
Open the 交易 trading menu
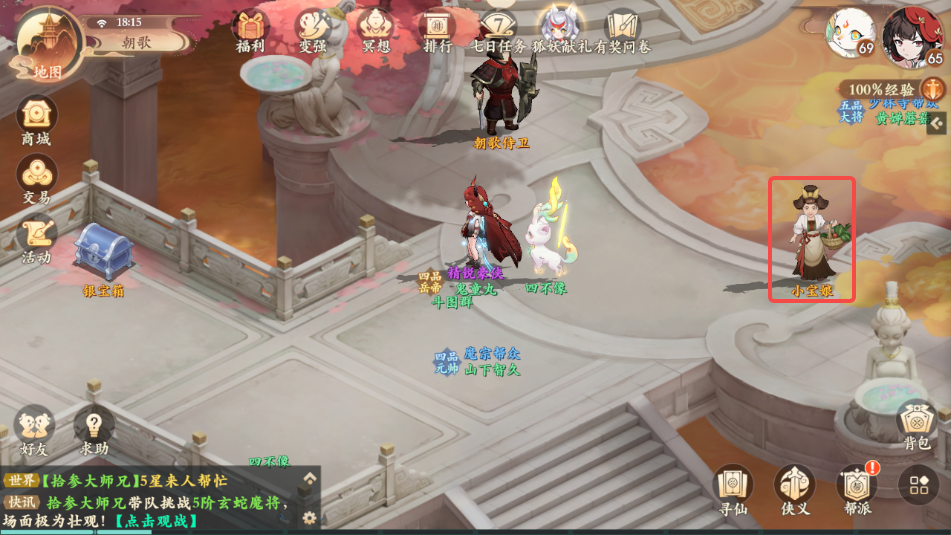tap(36, 177)
